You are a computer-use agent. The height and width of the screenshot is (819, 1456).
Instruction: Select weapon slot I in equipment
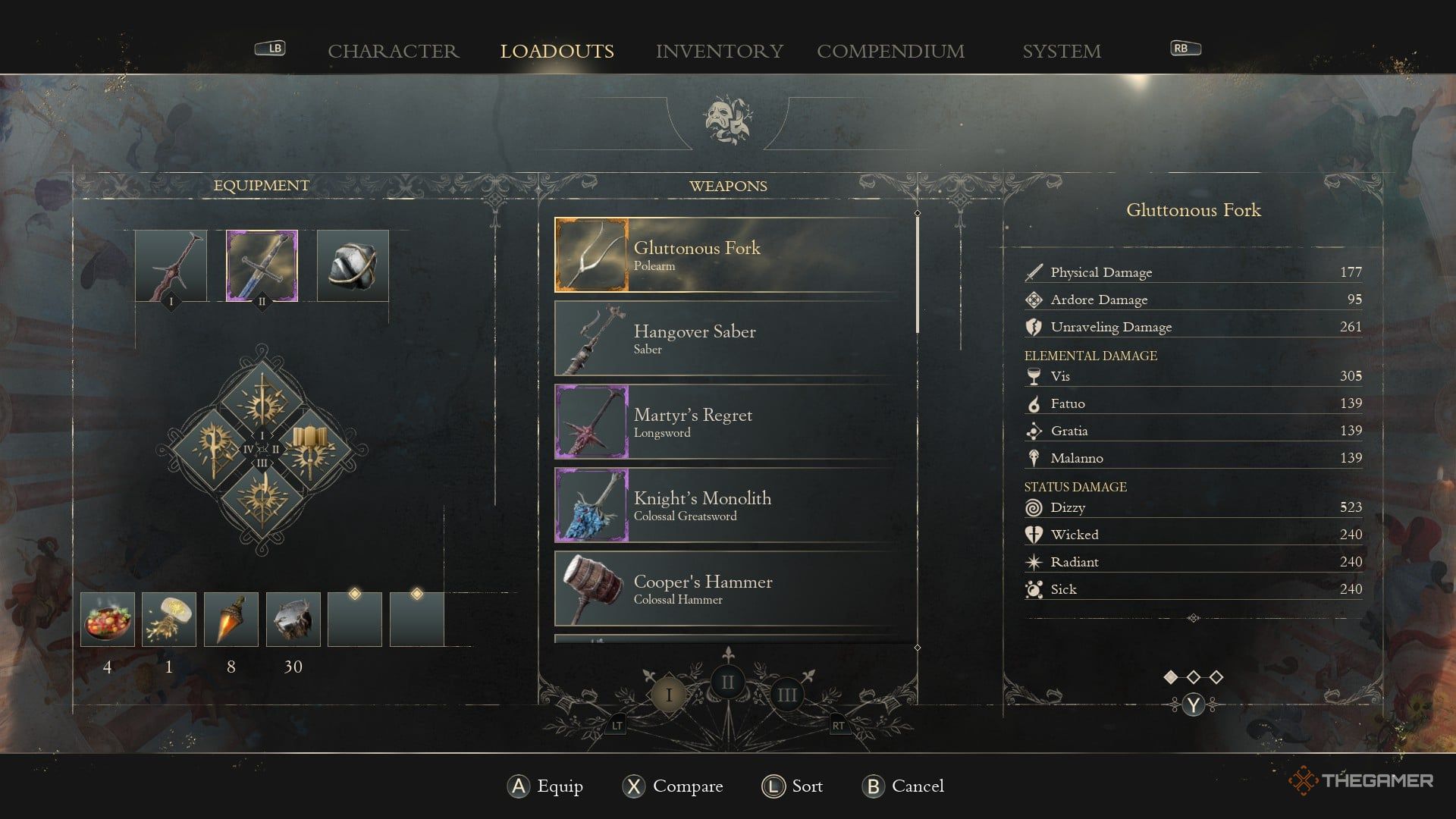(171, 265)
